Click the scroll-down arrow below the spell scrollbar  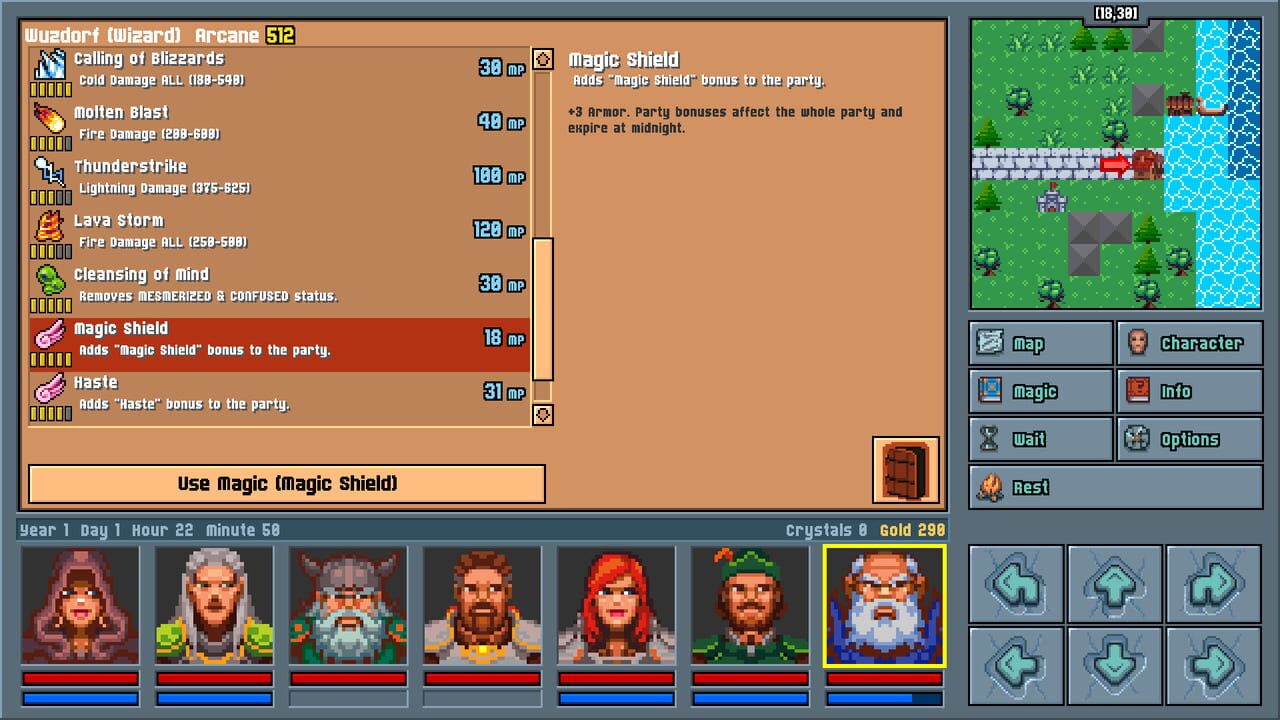541,415
